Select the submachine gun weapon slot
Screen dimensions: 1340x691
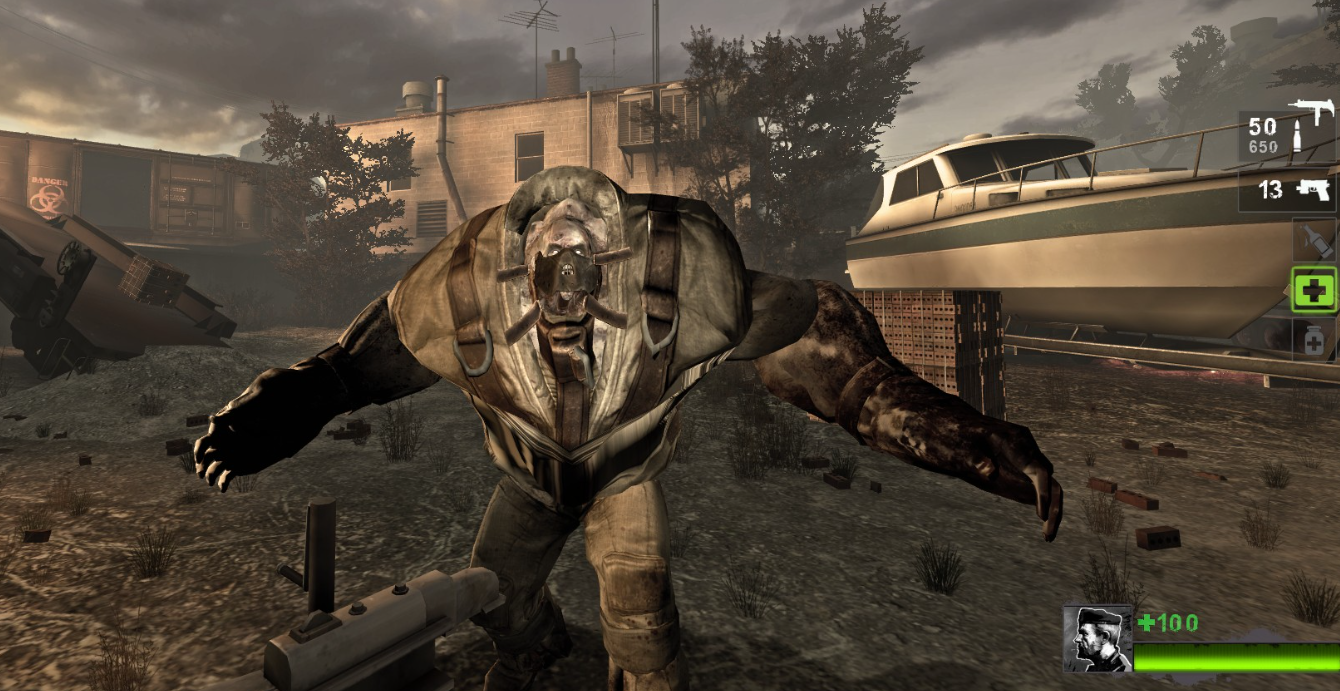click(x=1287, y=135)
